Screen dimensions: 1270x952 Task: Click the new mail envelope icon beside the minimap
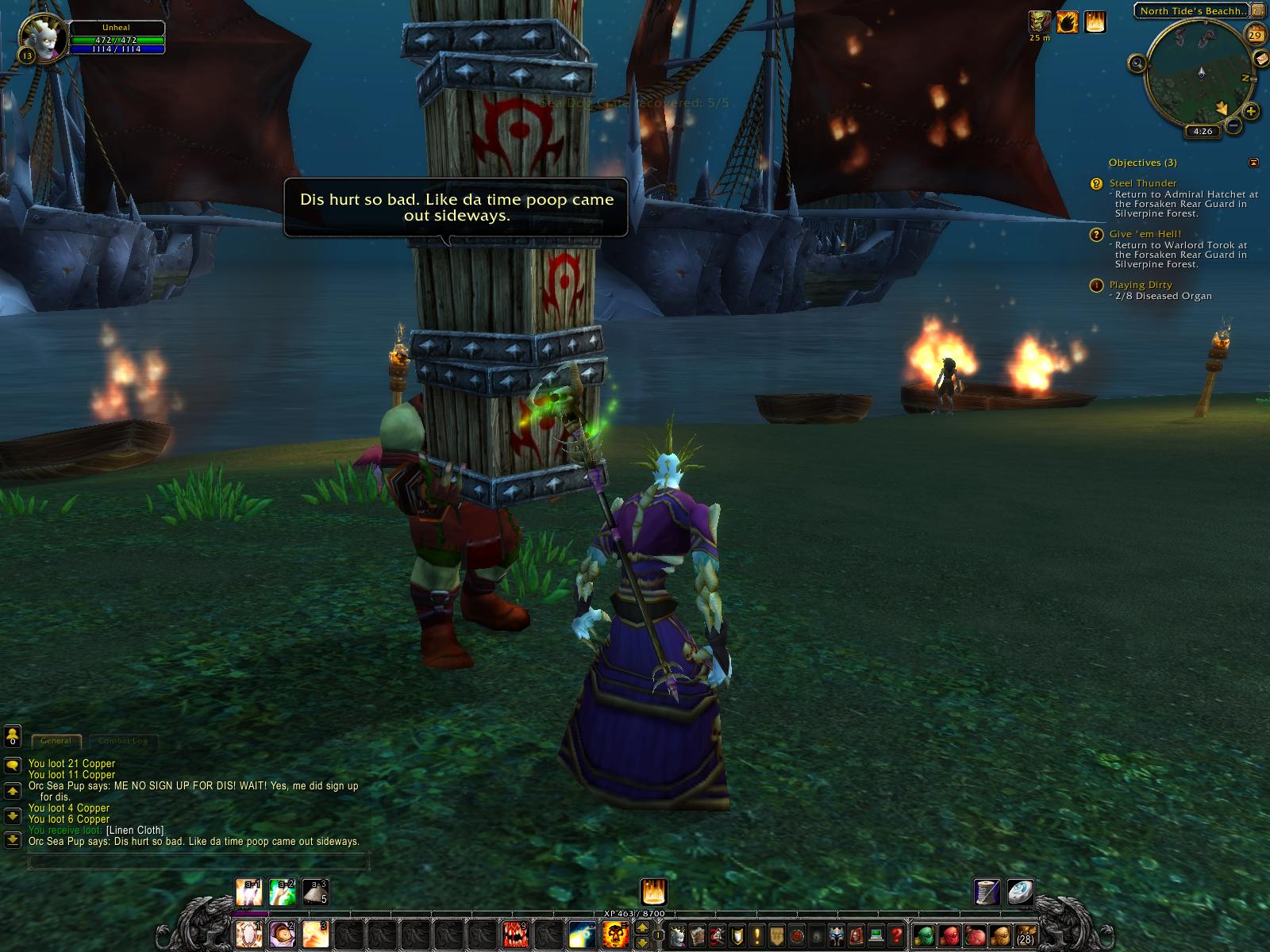[x=1263, y=59]
